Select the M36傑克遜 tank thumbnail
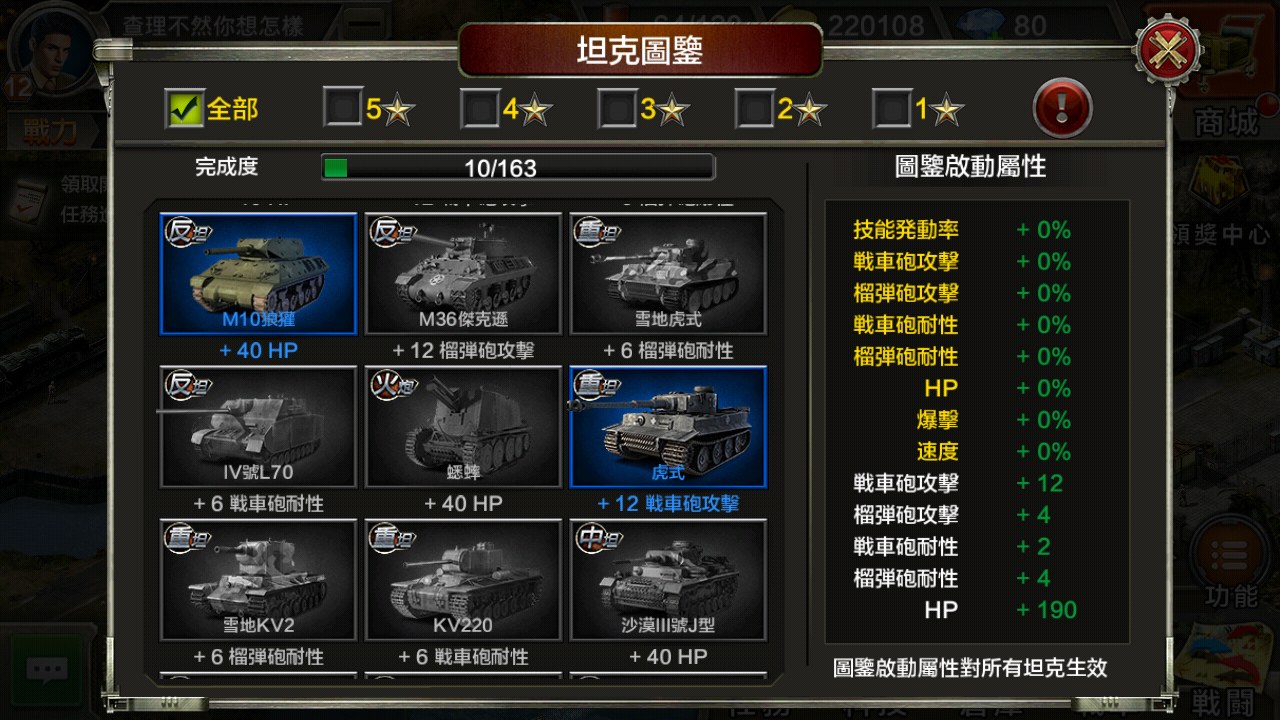Screen dimensions: 1280x720 462,272
